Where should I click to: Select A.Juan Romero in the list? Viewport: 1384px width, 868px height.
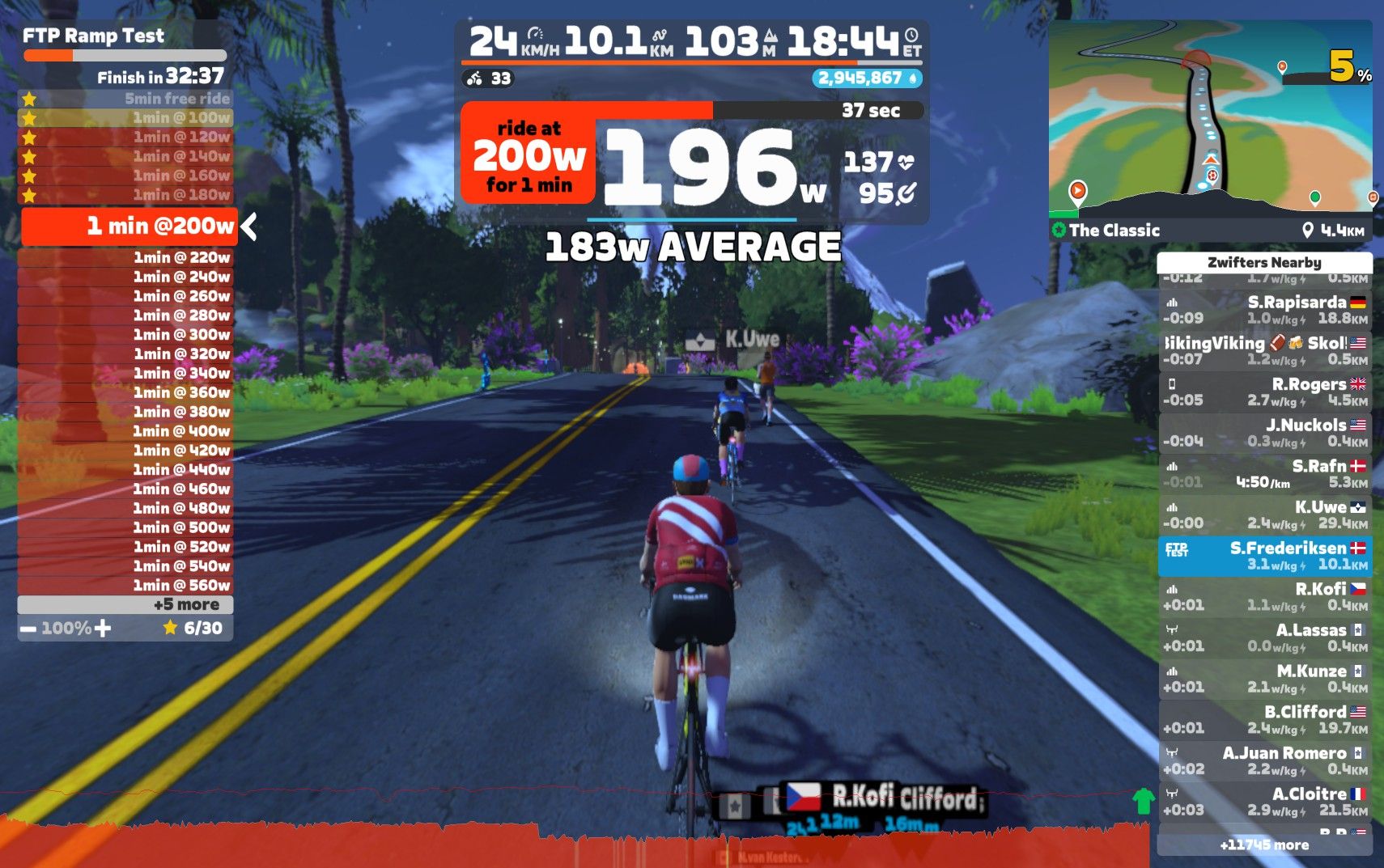(x=1264, y=761)
